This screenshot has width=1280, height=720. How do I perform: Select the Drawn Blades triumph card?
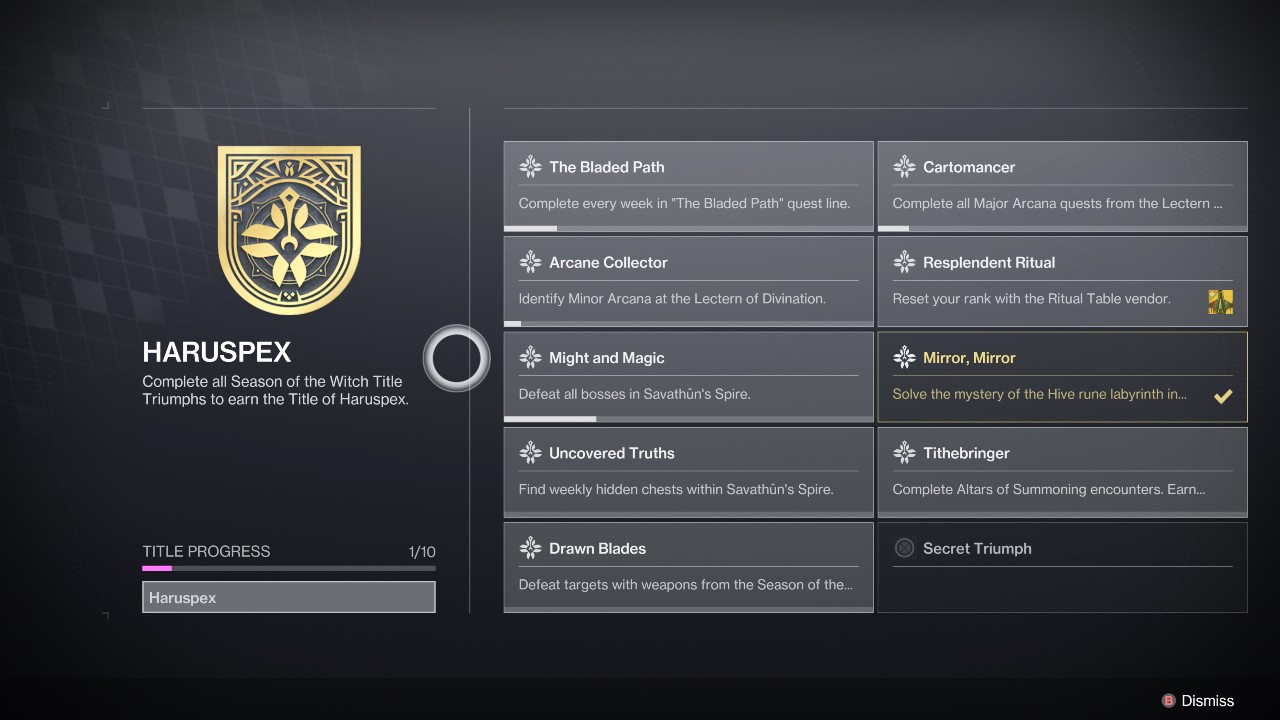[x=688, y=567]
